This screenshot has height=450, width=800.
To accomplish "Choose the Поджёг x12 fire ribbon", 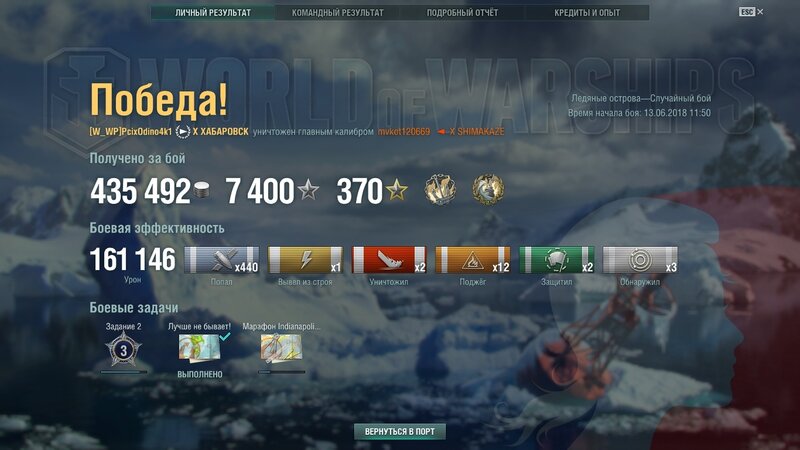I will click(x=473, y=260).
